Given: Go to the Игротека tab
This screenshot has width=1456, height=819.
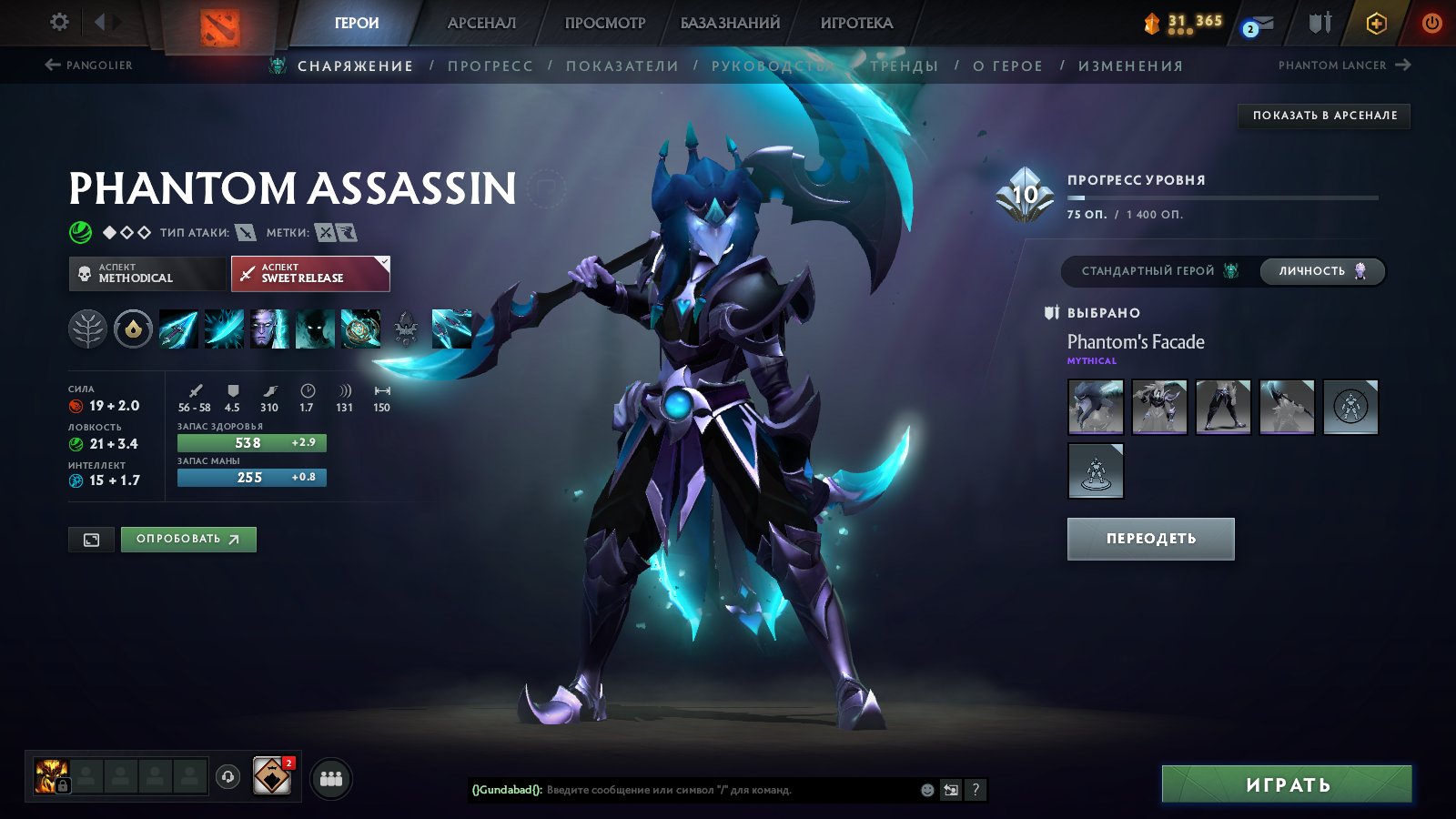Looking at the screenshot, I should coord(856,23).
